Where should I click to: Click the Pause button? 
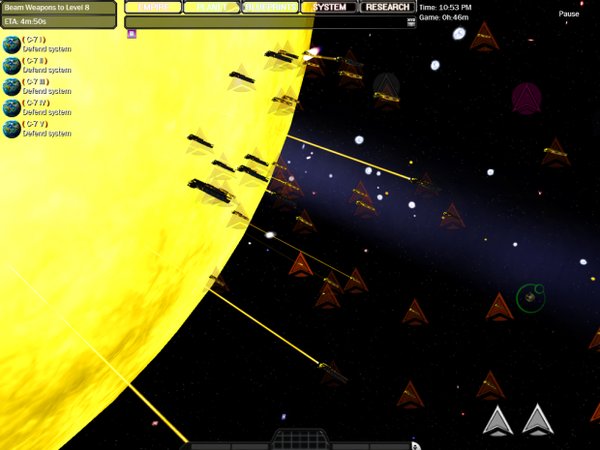[569, 15]
